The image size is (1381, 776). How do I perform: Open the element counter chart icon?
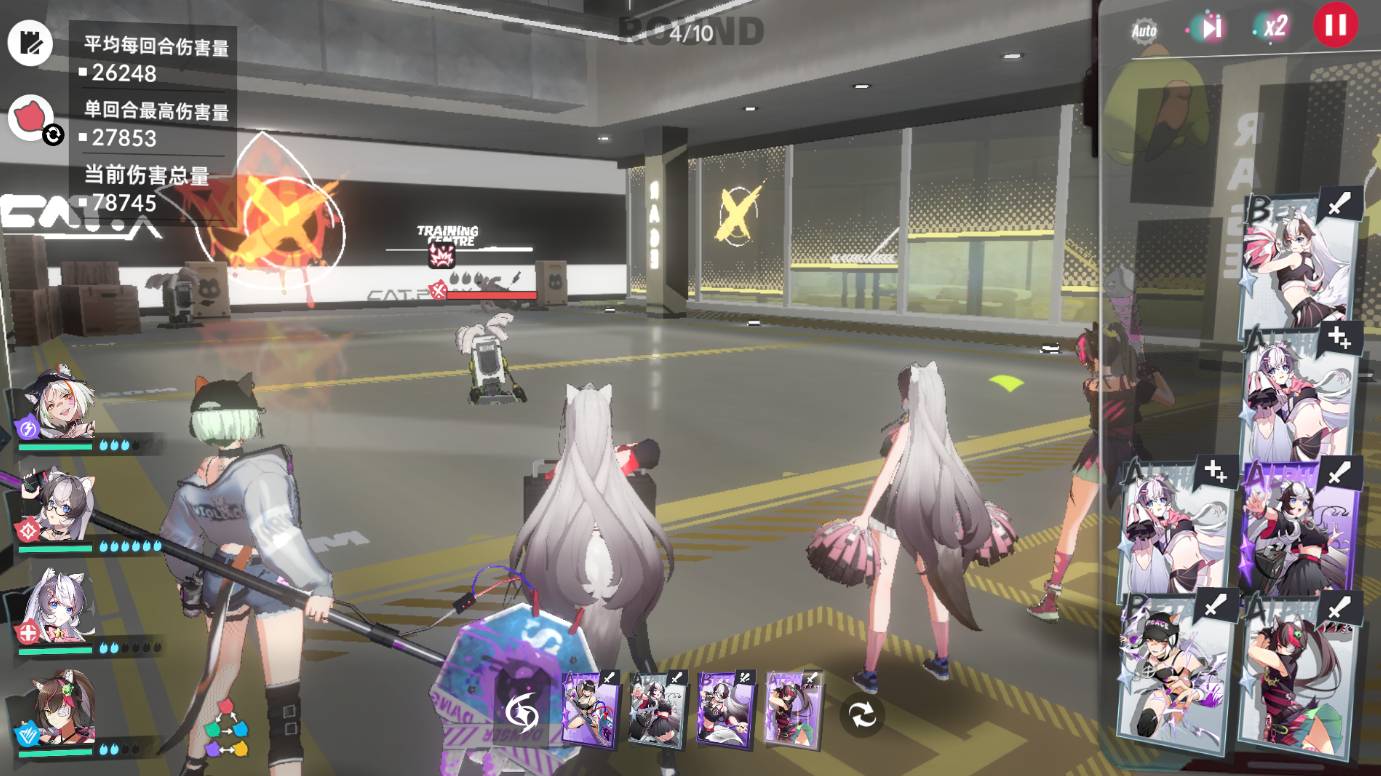[x=227, y=728]
